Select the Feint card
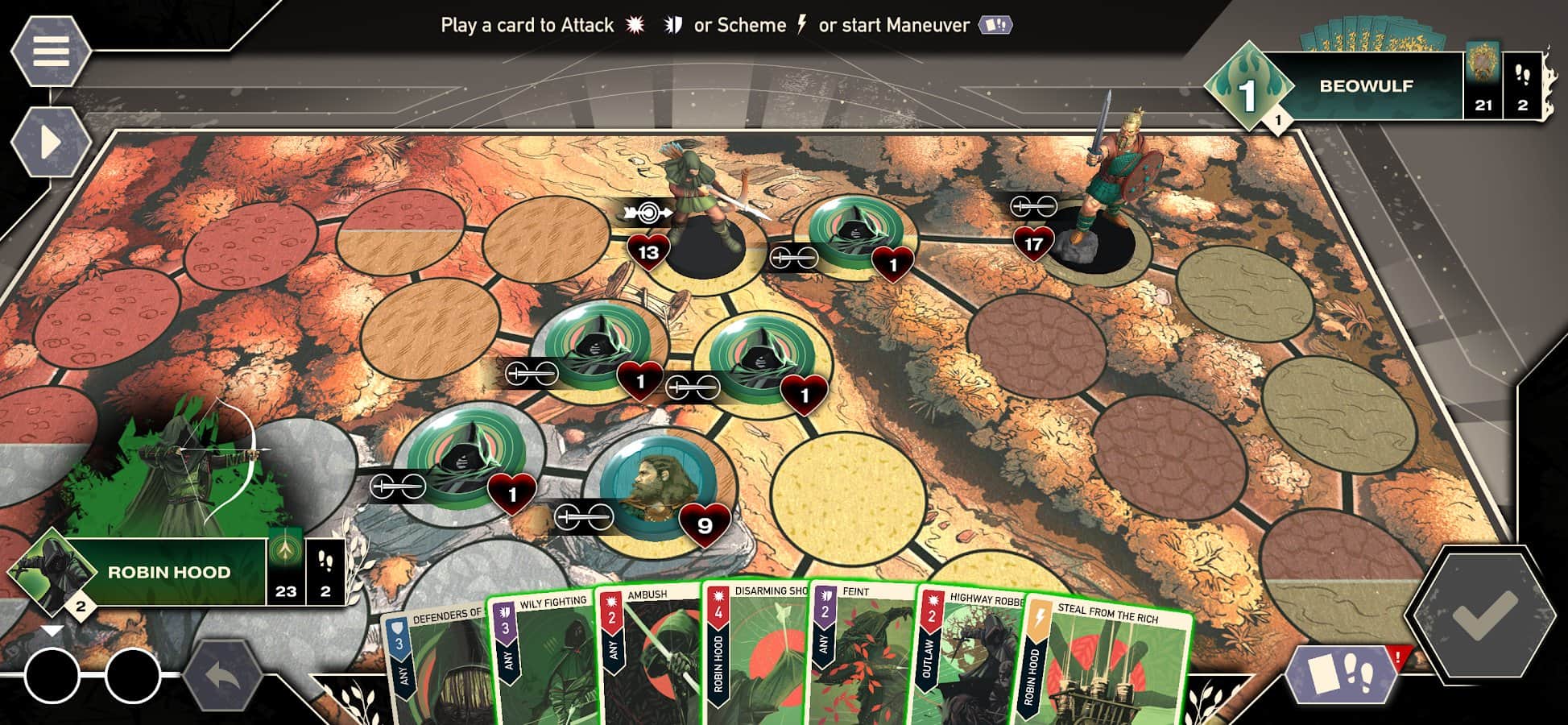This screenshot has width=1568, height=725. tap(862, 657)
